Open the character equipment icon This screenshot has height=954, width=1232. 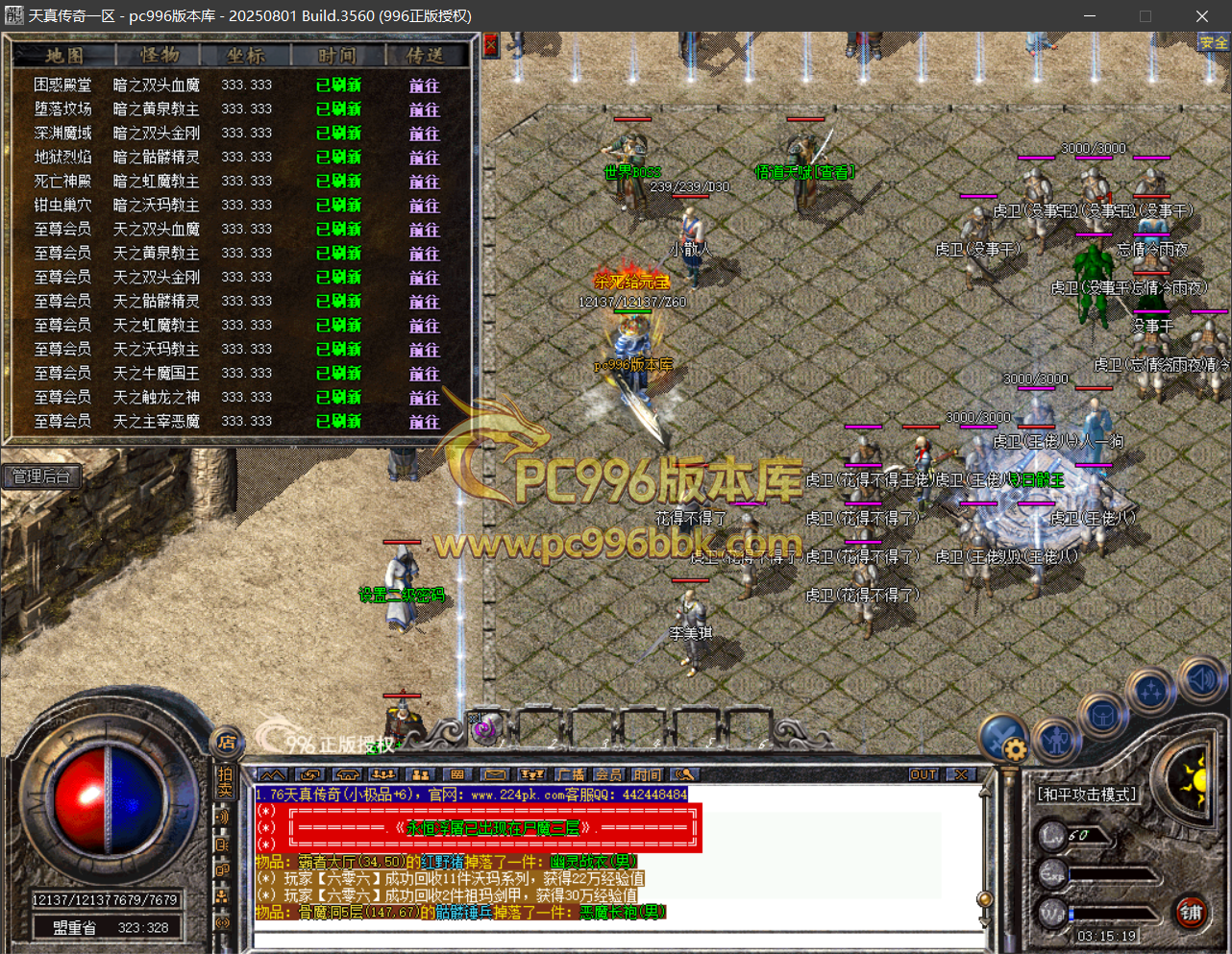coord(1057,739)
